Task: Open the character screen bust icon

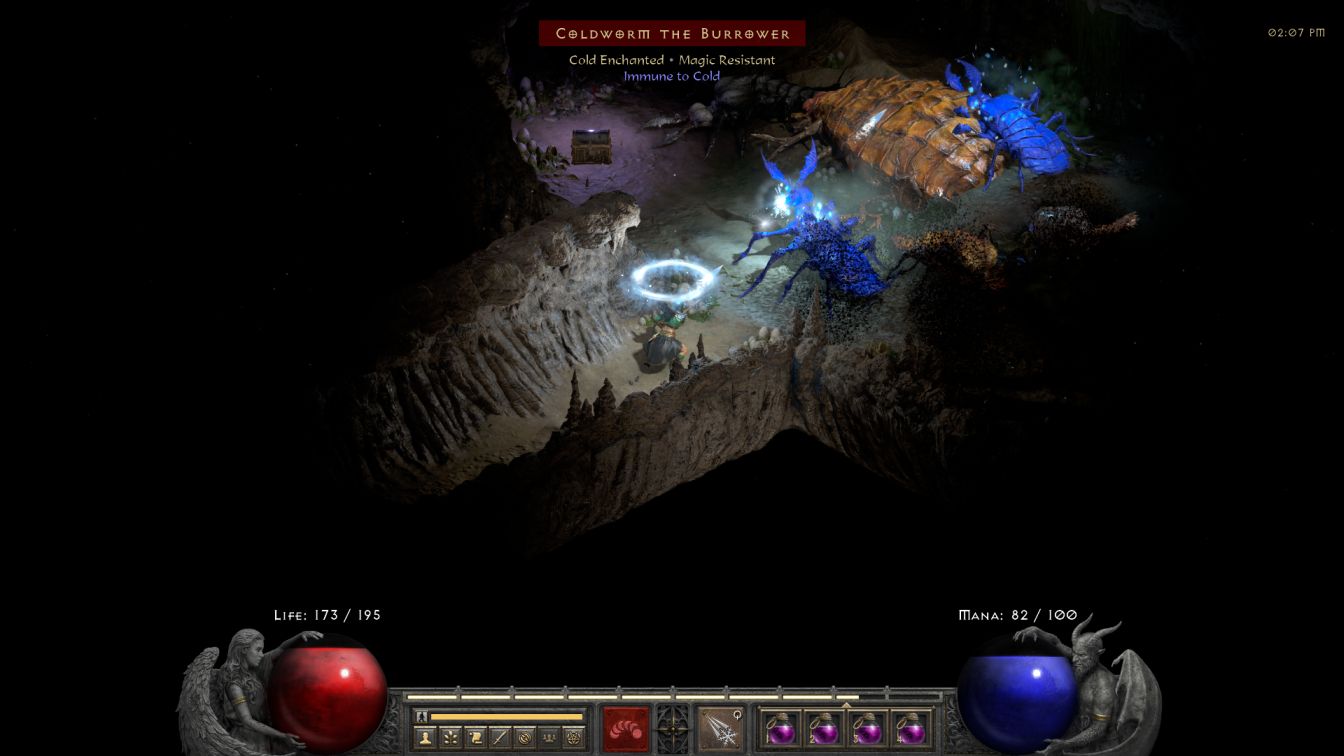Action: 424,738
